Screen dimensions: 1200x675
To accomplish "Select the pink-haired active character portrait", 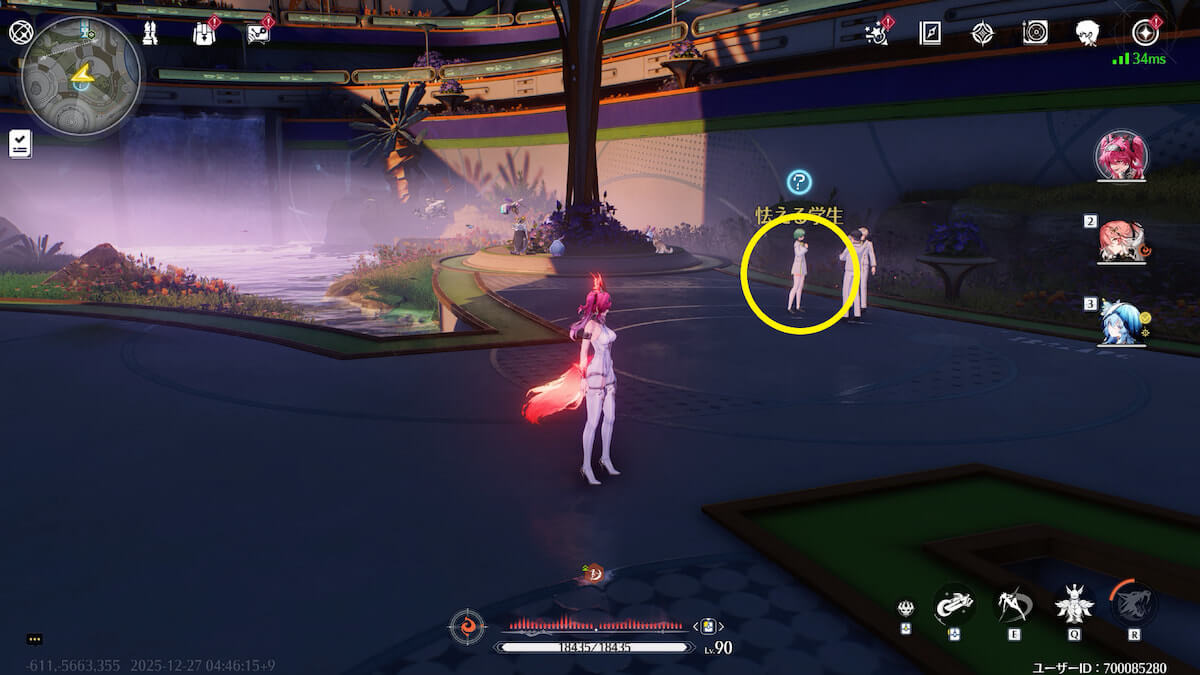I will pyautogui.click(x=1121, y=156).
